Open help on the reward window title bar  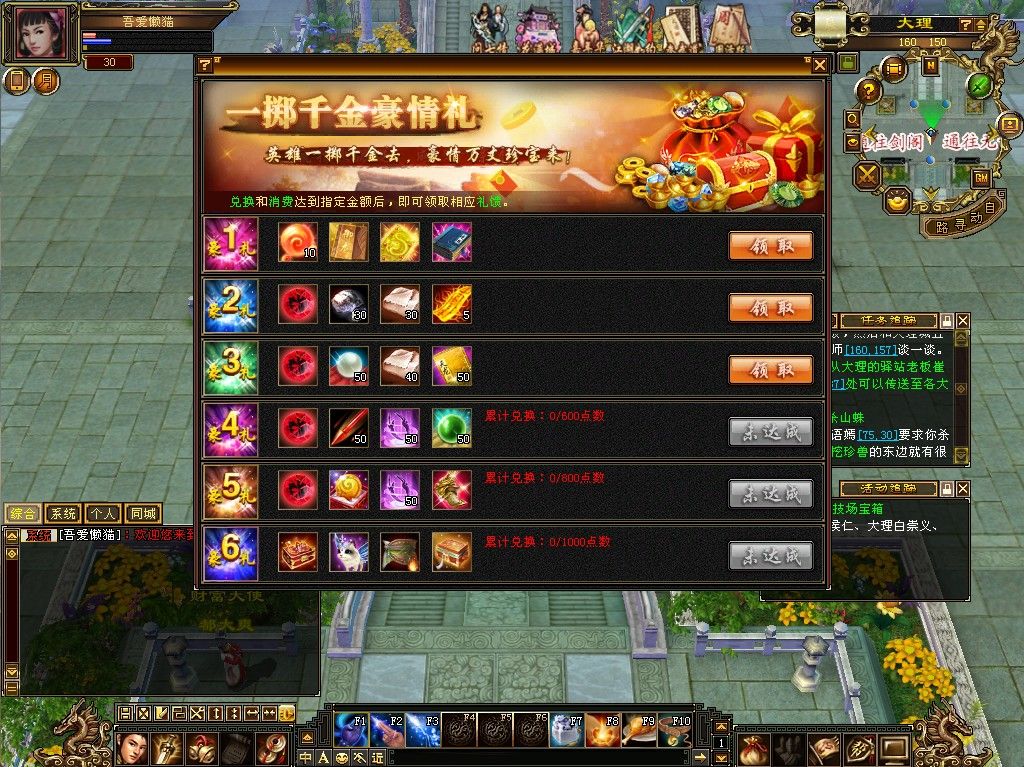(x=205, y=65)
